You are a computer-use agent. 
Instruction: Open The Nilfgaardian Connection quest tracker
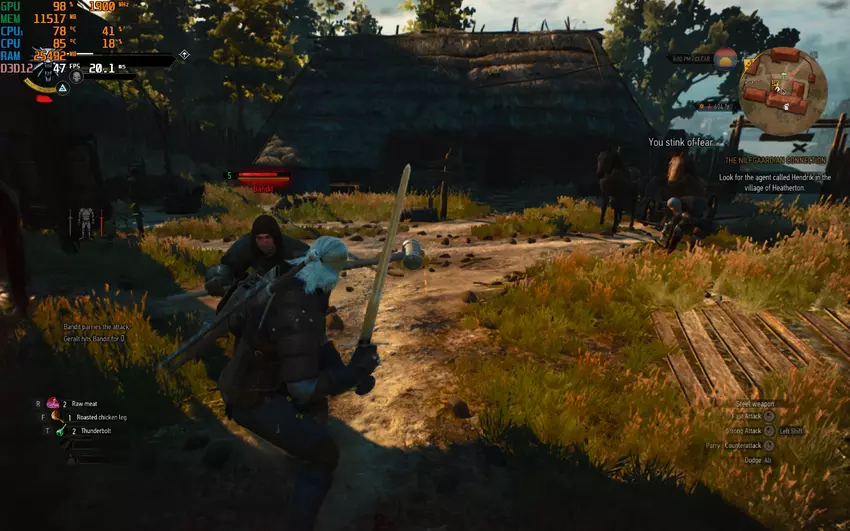pos(775,160)
